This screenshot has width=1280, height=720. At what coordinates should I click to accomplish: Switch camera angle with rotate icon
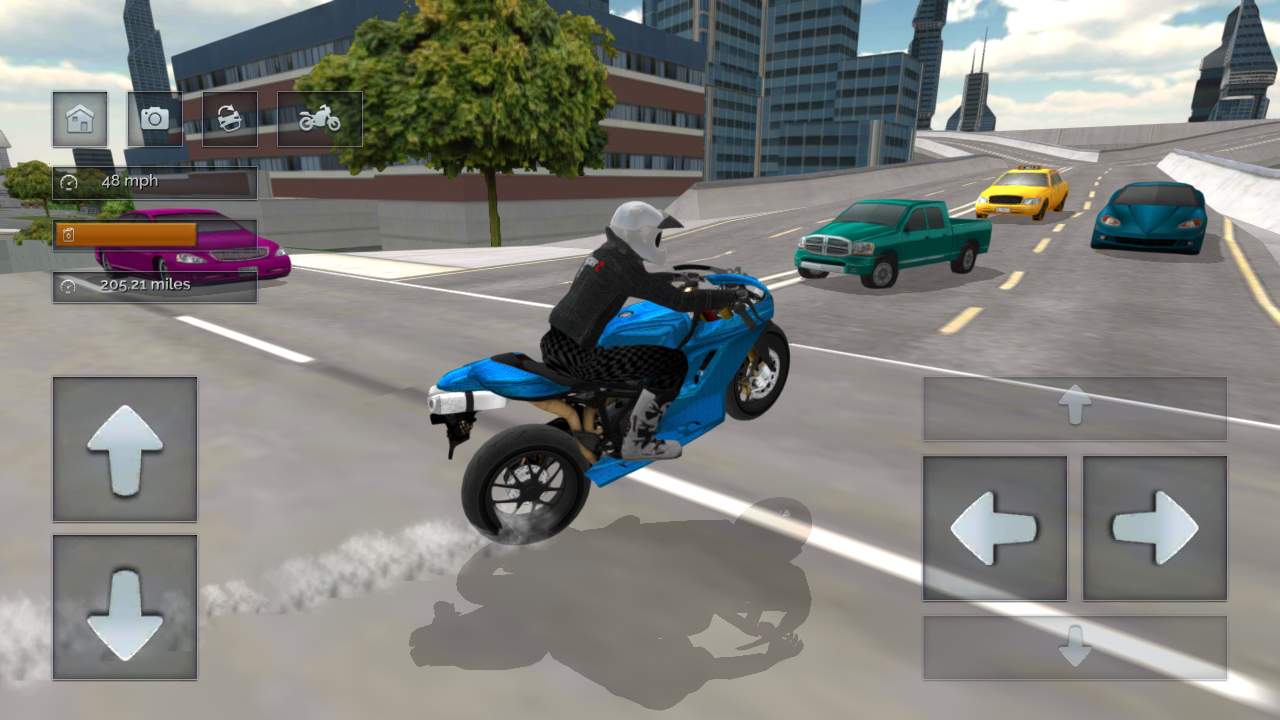point(229,119)
